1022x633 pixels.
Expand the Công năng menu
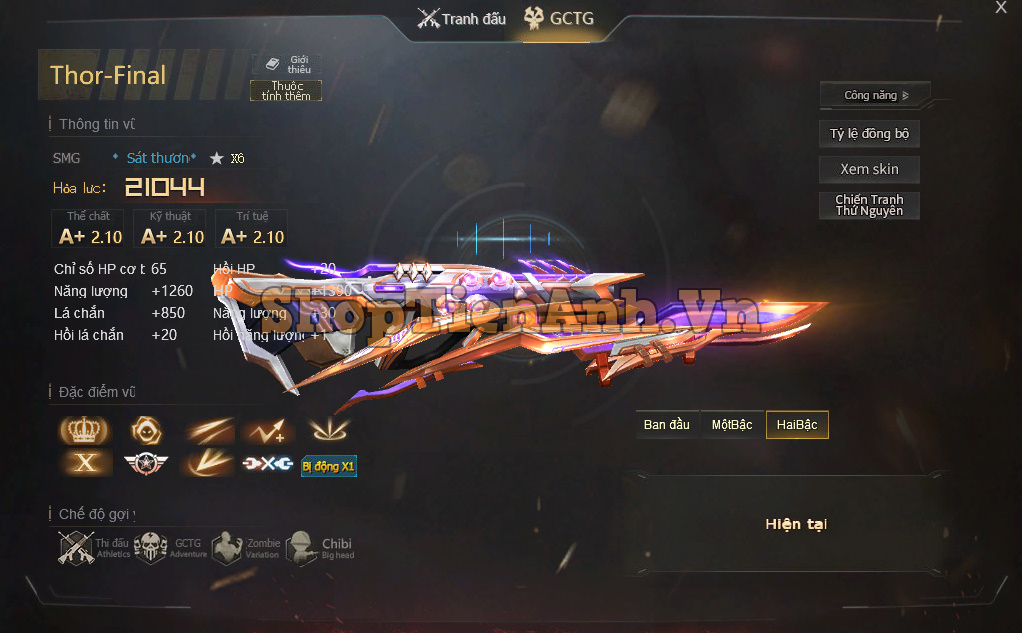pyautogui.click(x=875, y=96)
